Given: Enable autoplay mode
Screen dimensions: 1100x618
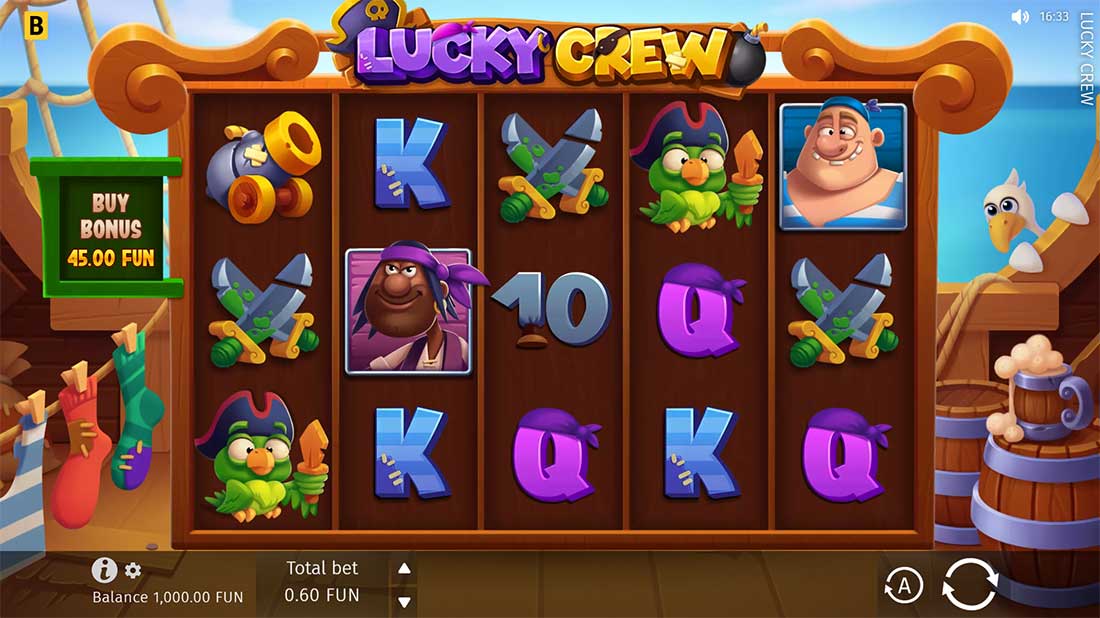Looking at the screenshot, I should [904, 586].
